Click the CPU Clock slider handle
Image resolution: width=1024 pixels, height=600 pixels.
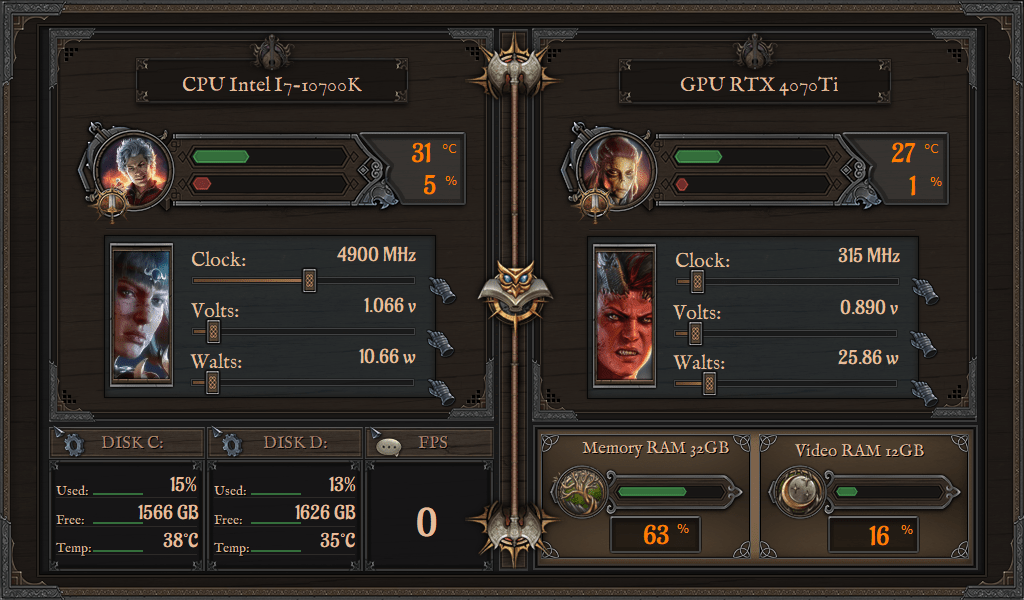click(x=309, y=281)
